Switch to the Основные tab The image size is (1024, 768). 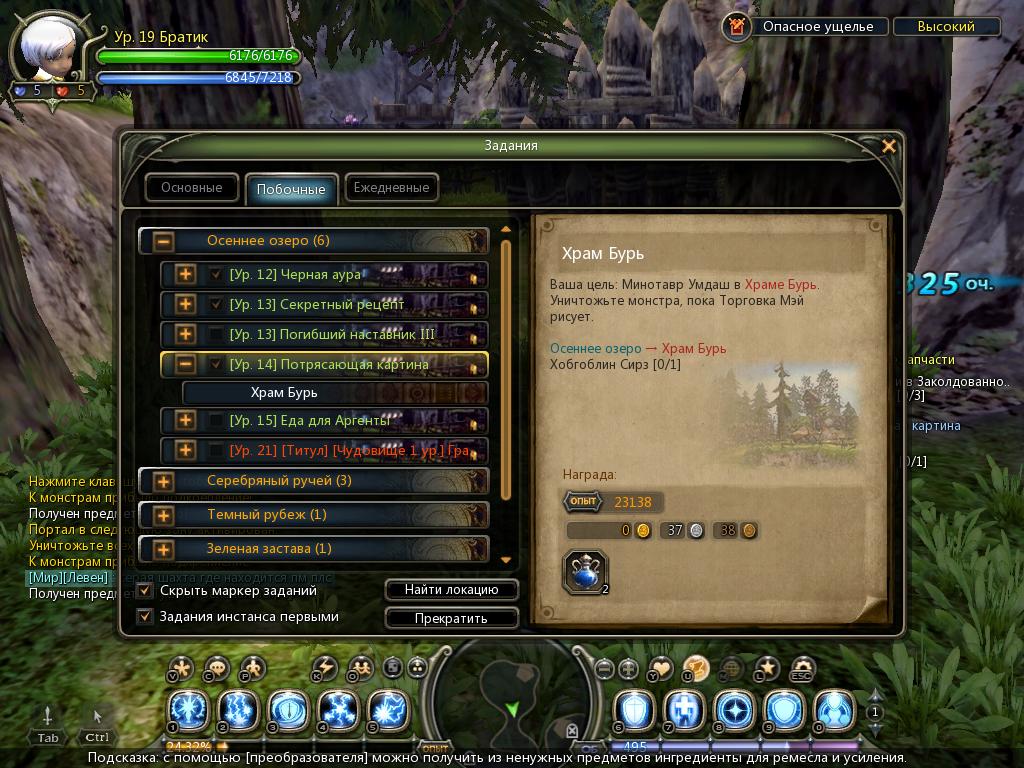tap(192, 187)
